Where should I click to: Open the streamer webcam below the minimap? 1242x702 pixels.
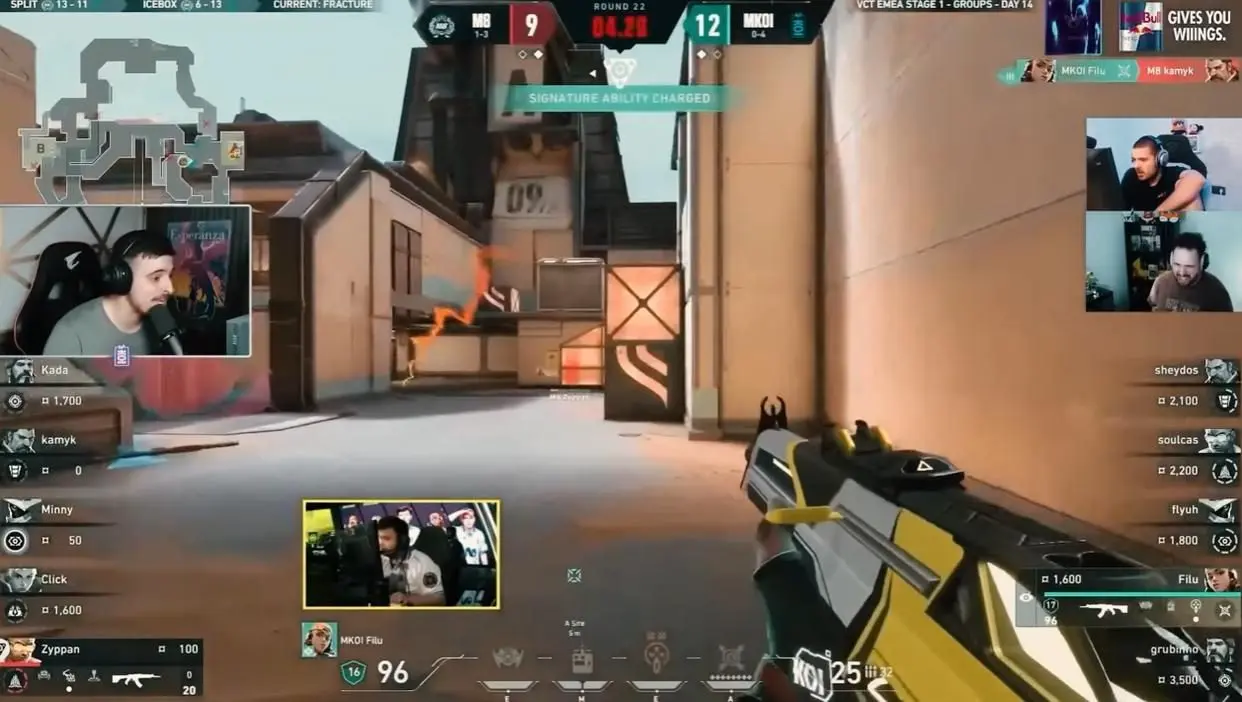(x=126, y=281)
